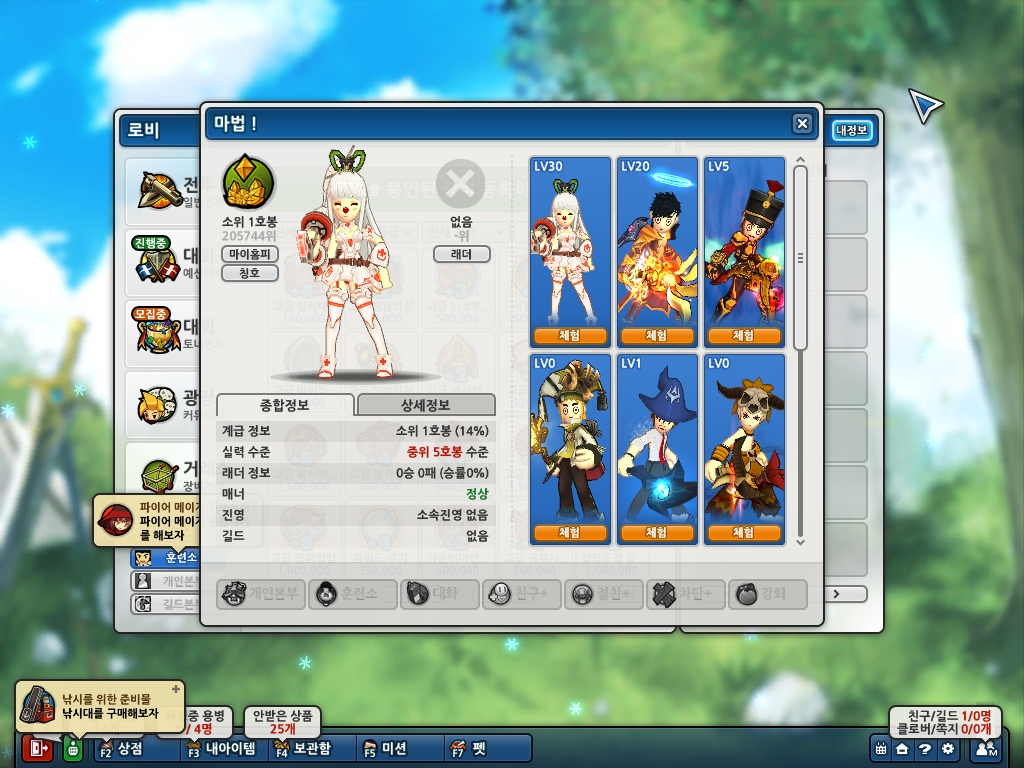This screenshot has width=1024, height=768.
Task: Try the LV0 skull-mask character
Action: tap(744, 533)
